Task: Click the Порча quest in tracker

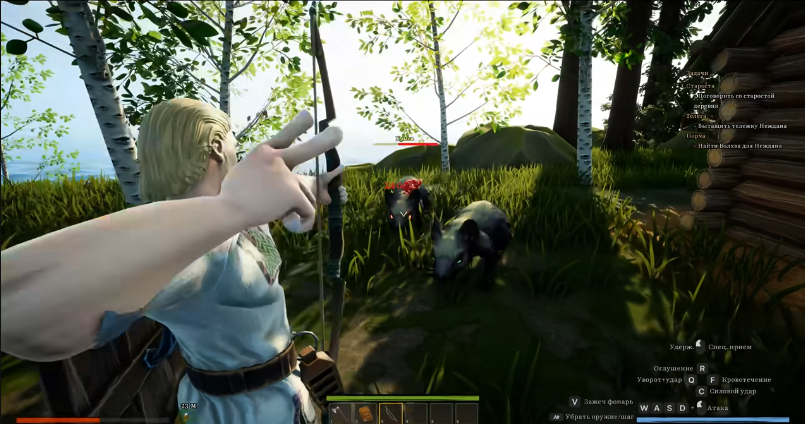Action: [696, 136]
